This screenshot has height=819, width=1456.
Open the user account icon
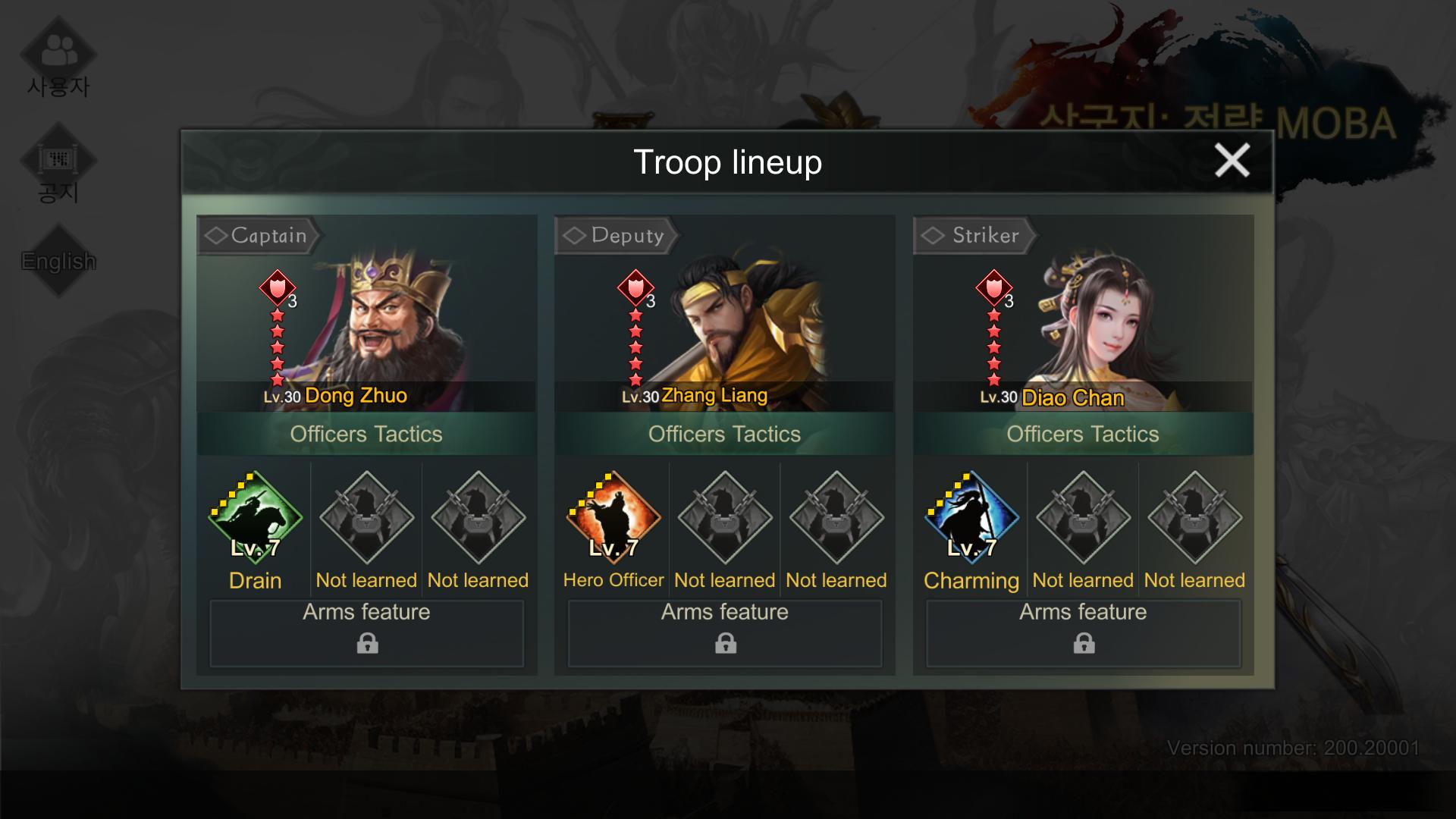(58, 53)
